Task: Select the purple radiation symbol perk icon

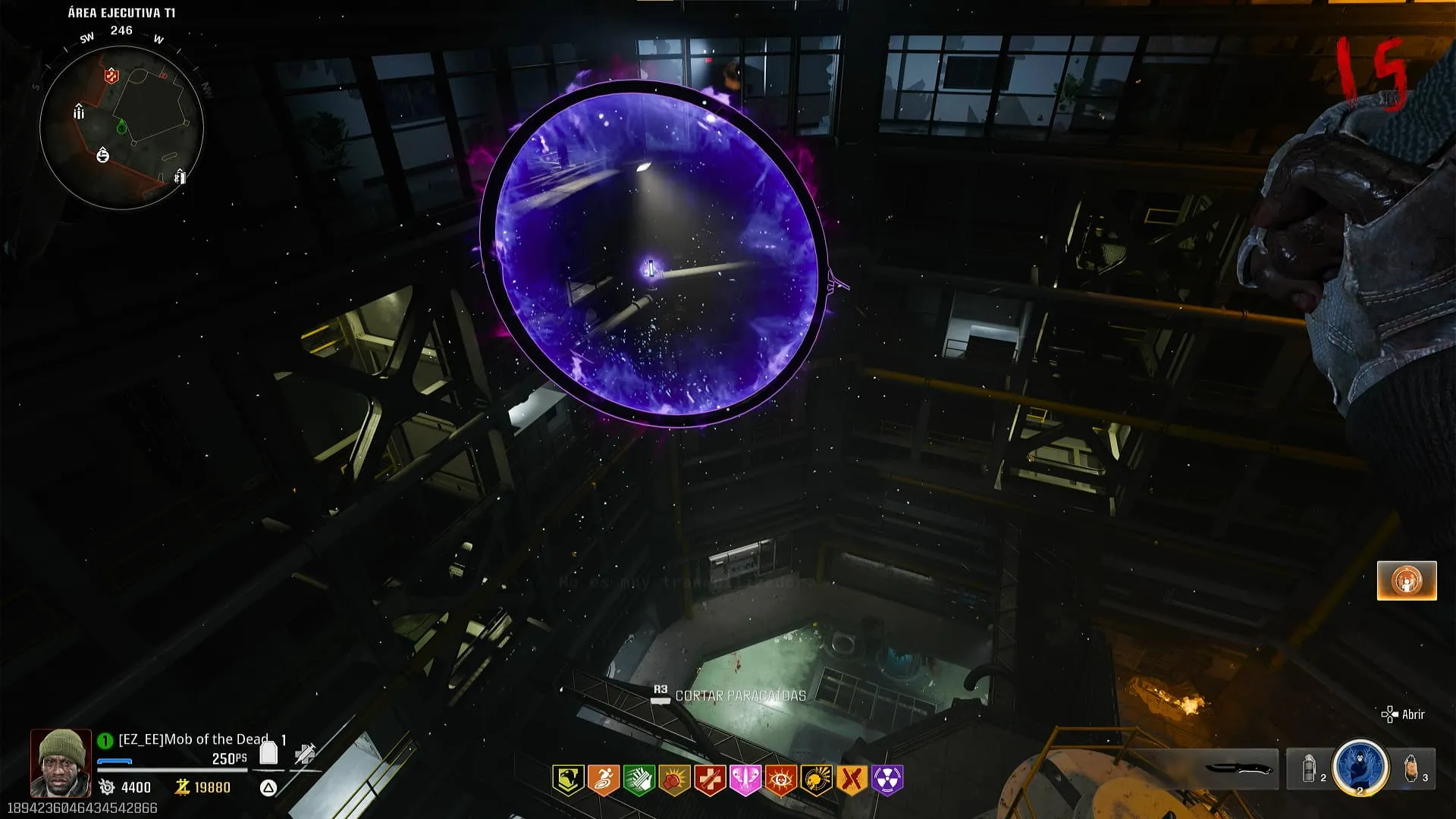Action: 887,780
